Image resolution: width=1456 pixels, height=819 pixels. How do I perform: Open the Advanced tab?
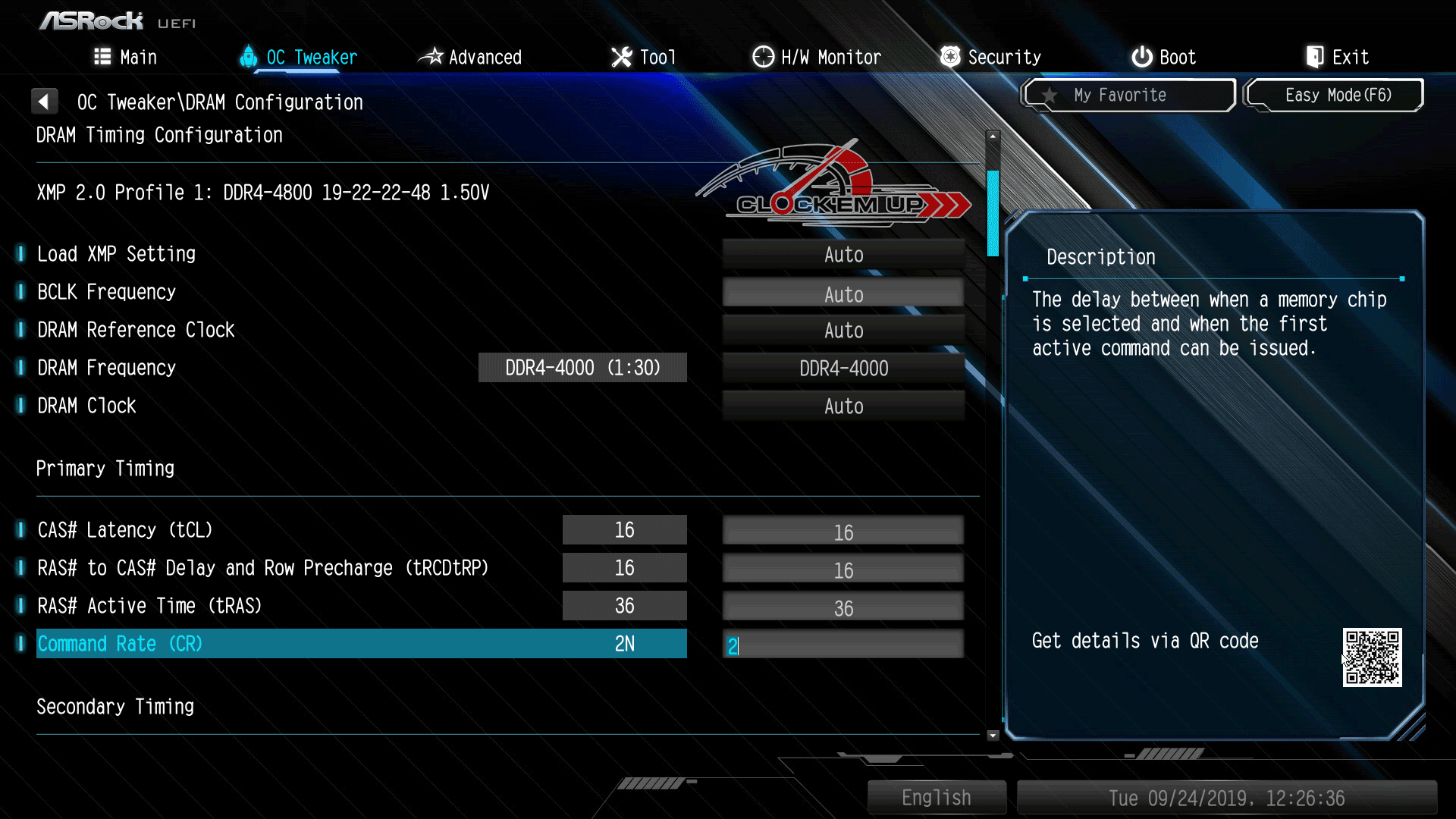coord(470,57)
